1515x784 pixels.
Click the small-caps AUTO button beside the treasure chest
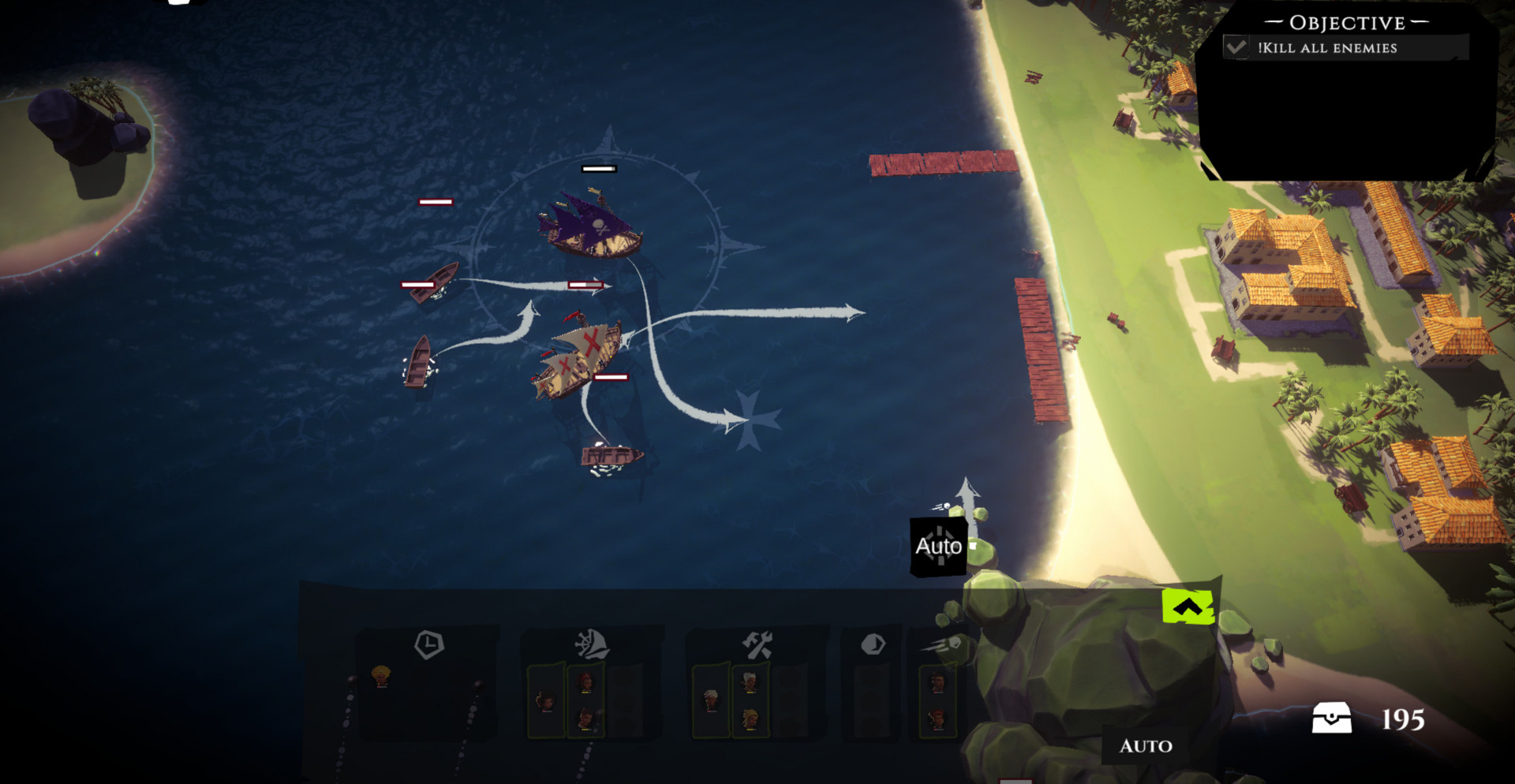click(1146, 745)
